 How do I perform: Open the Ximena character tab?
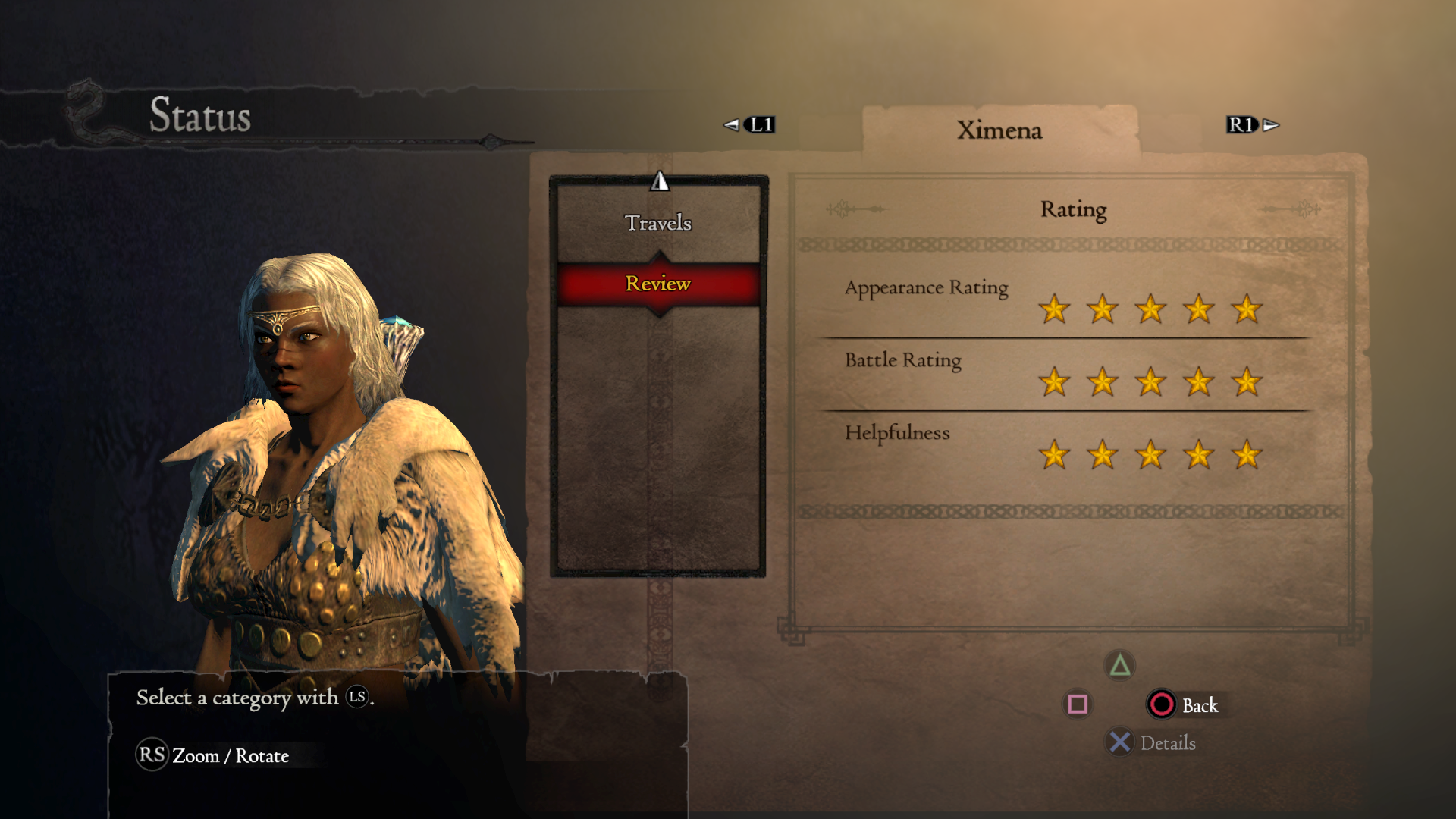[x=999, y=130]
